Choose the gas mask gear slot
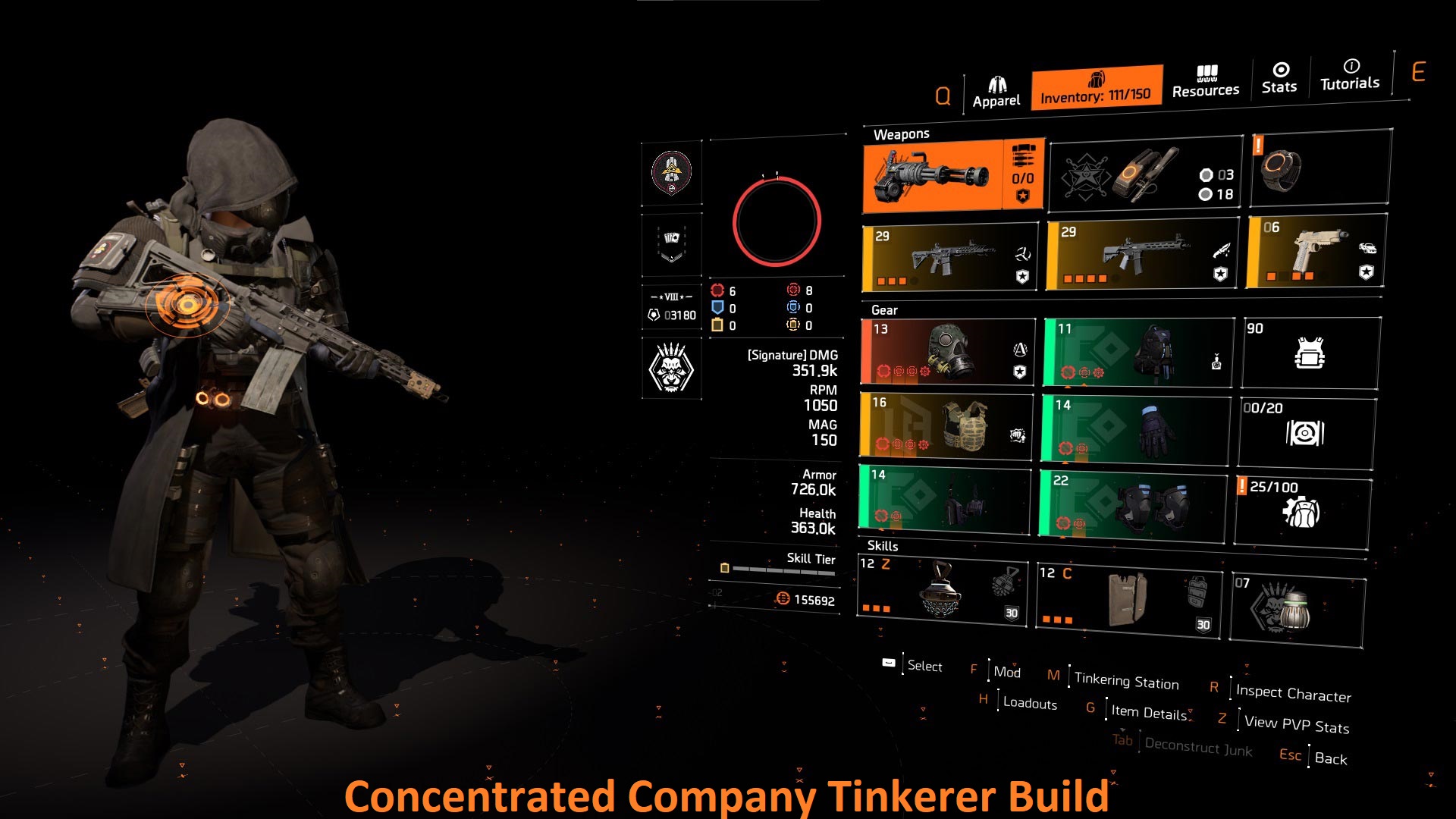1456x819 pixels. [x=948, y=352]
